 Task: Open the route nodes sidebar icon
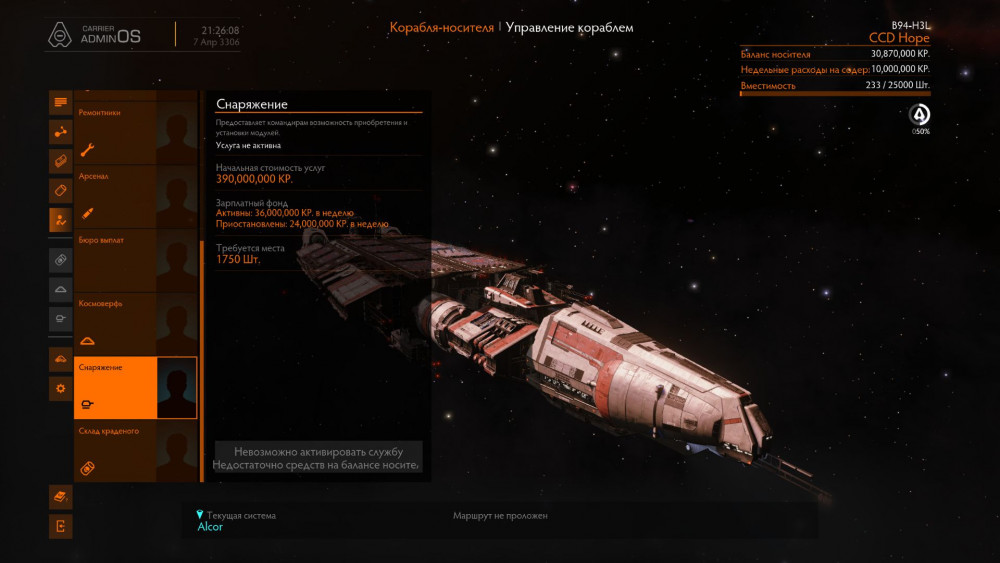click(x=61, y=131)
